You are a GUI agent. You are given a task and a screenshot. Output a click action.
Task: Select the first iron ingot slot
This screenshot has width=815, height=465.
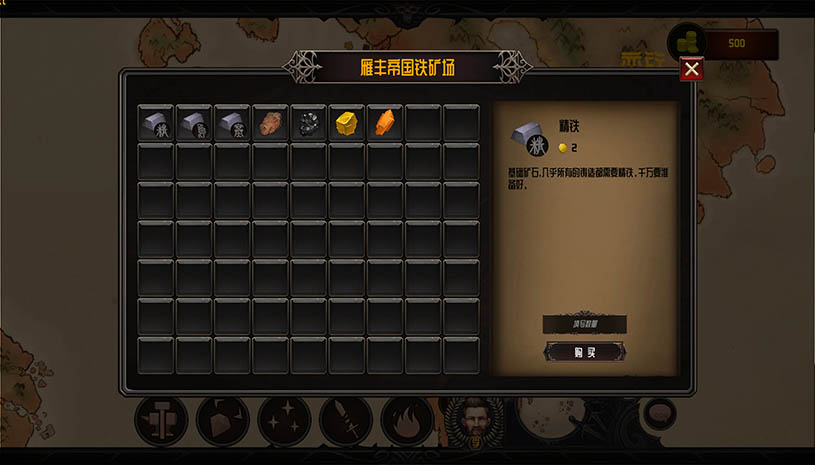[156, 123]
